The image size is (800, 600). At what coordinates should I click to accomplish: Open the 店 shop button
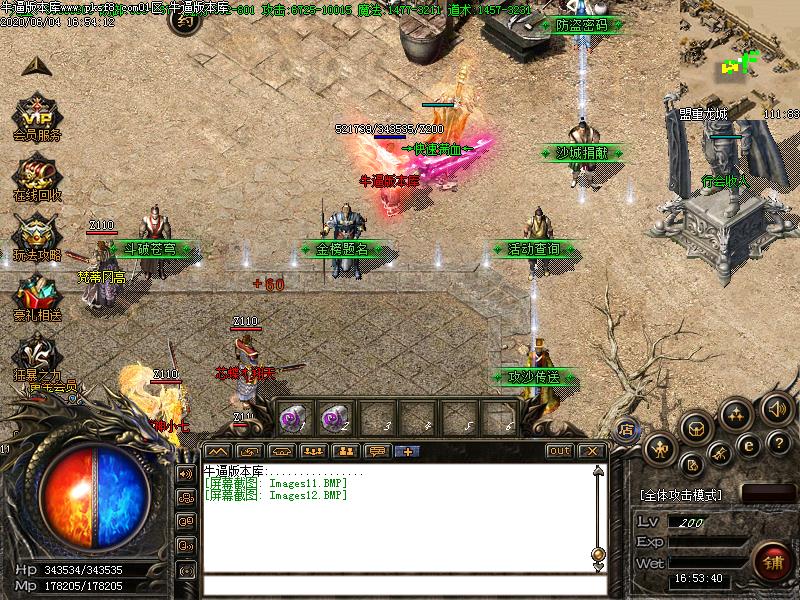coord(627,430)
